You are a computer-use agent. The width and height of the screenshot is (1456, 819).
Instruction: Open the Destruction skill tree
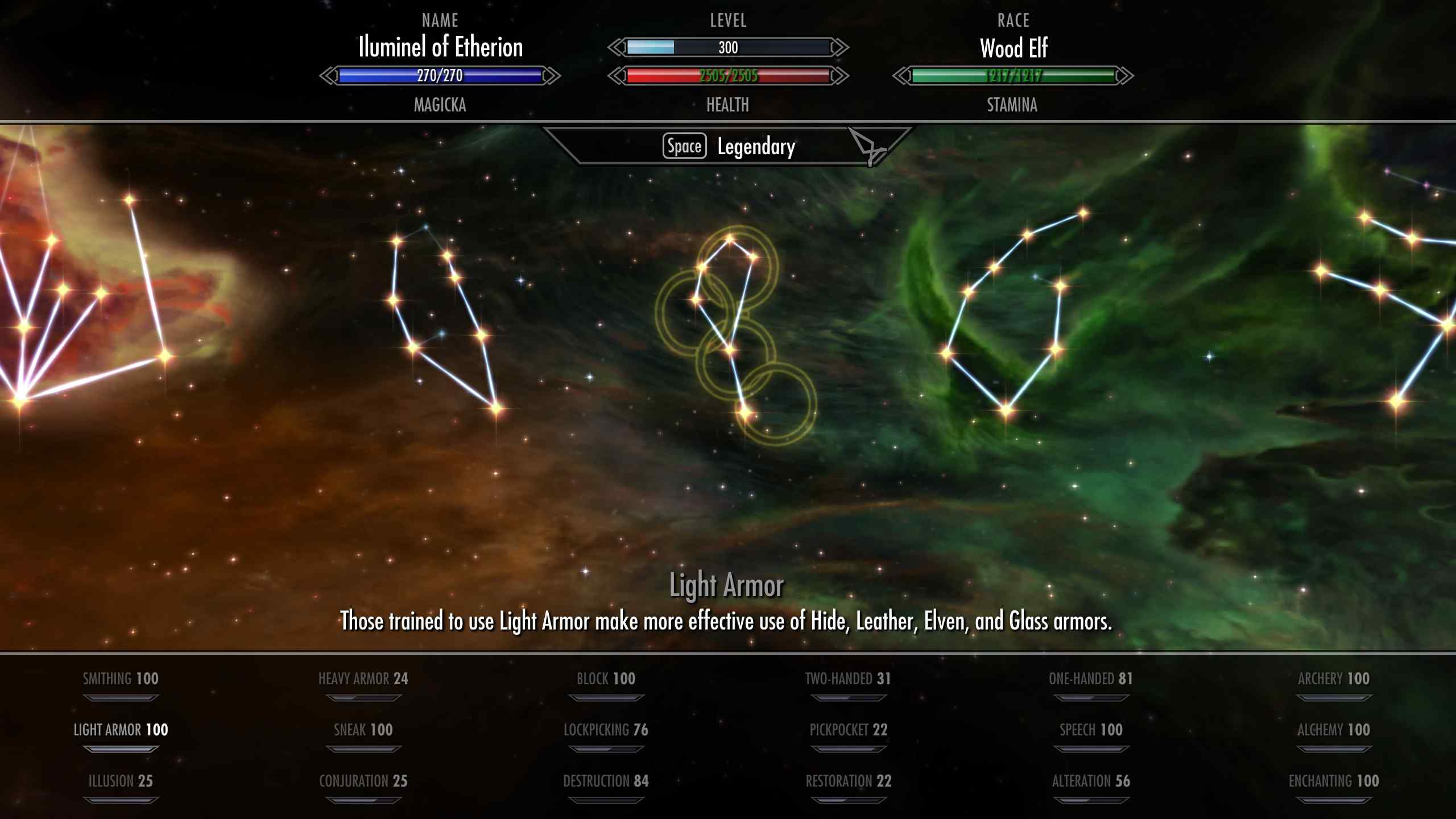(x=606, y=781)
